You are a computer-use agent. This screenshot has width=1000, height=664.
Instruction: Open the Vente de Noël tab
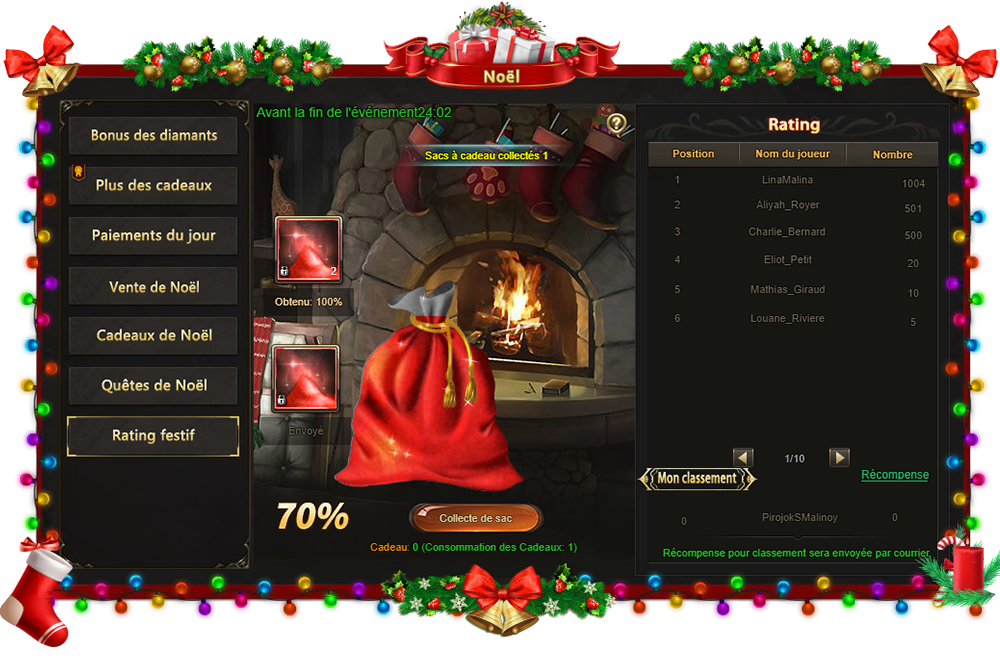coord(153,287)
